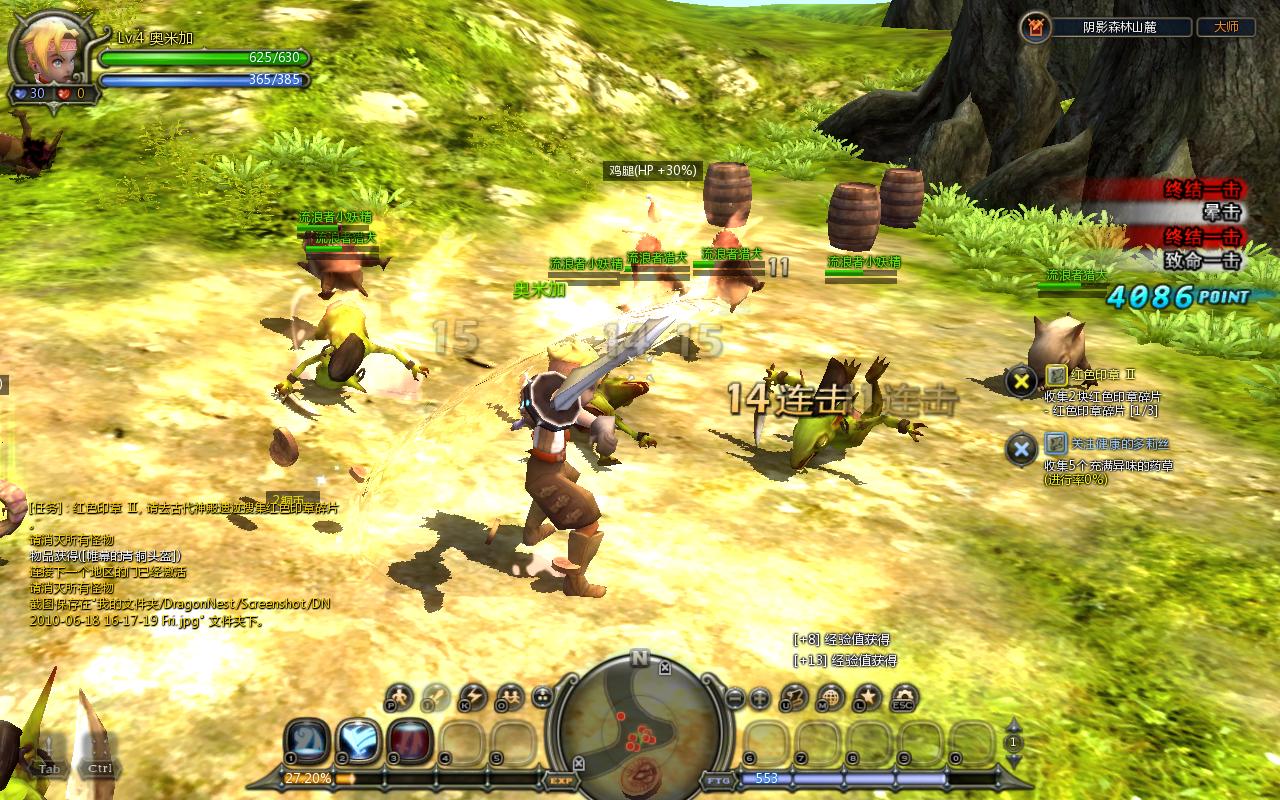Screen dimensions: 1280x800
Task: Open the quest scroll icon marked U
Action: point(794,697)
